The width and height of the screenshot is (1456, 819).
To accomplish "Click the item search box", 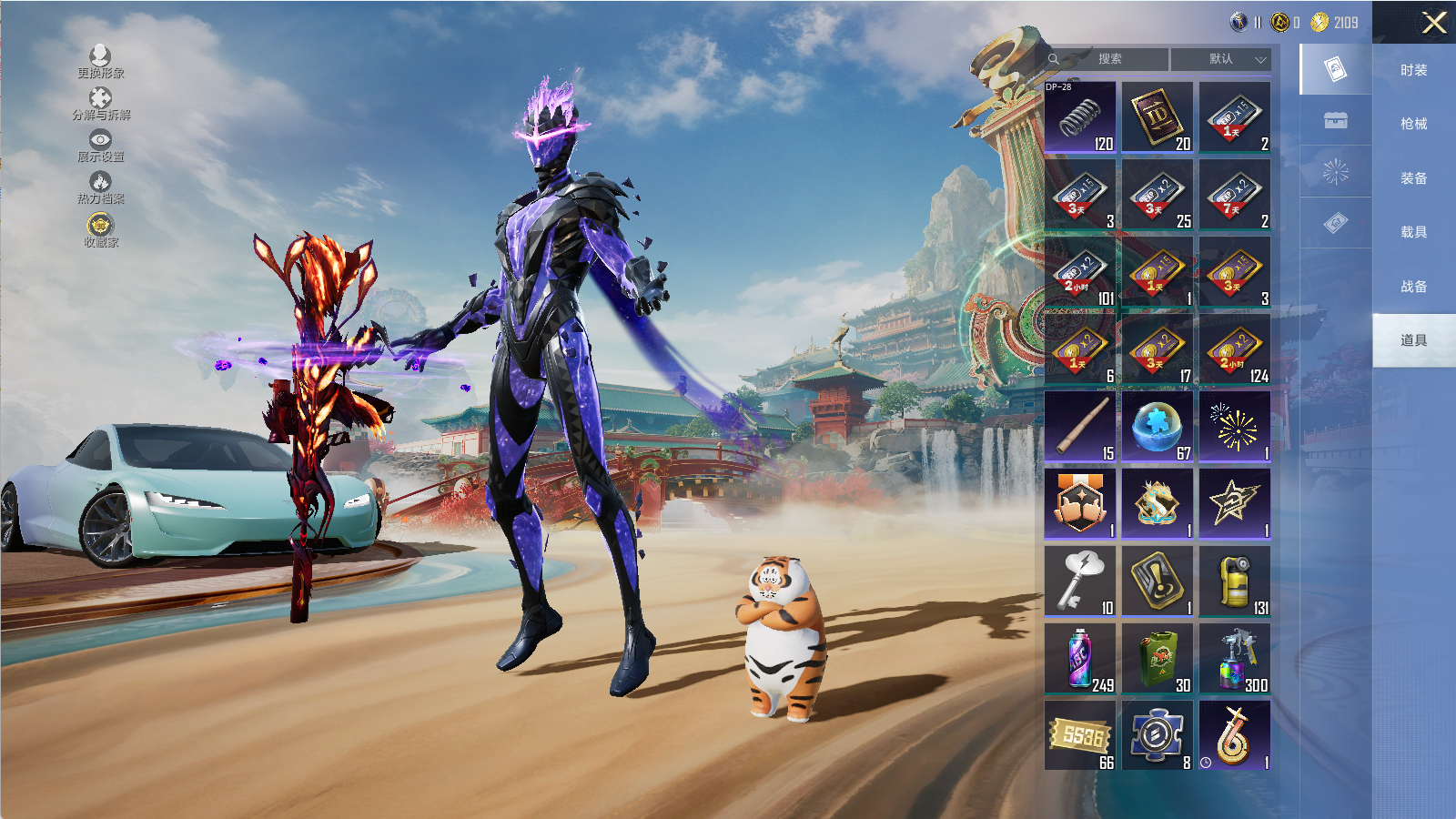I will click(x=1108, y=59).
